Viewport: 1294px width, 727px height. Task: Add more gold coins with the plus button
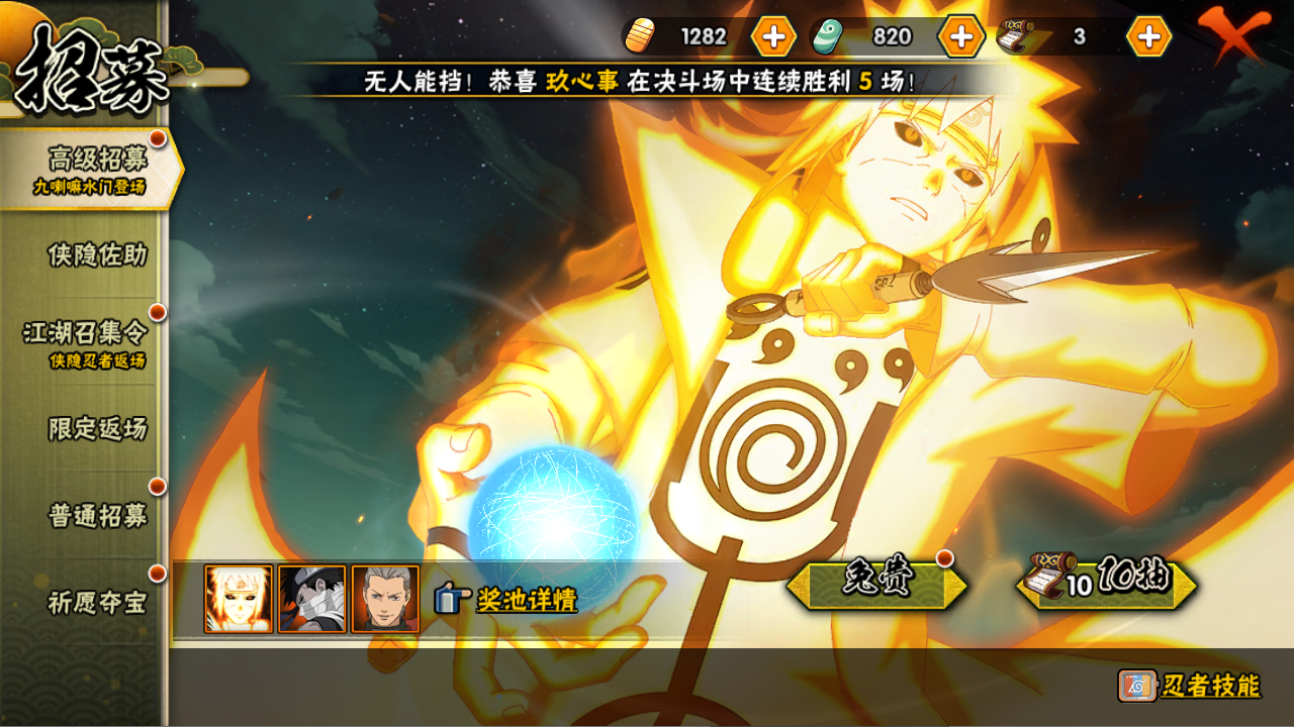coord(772,37)
